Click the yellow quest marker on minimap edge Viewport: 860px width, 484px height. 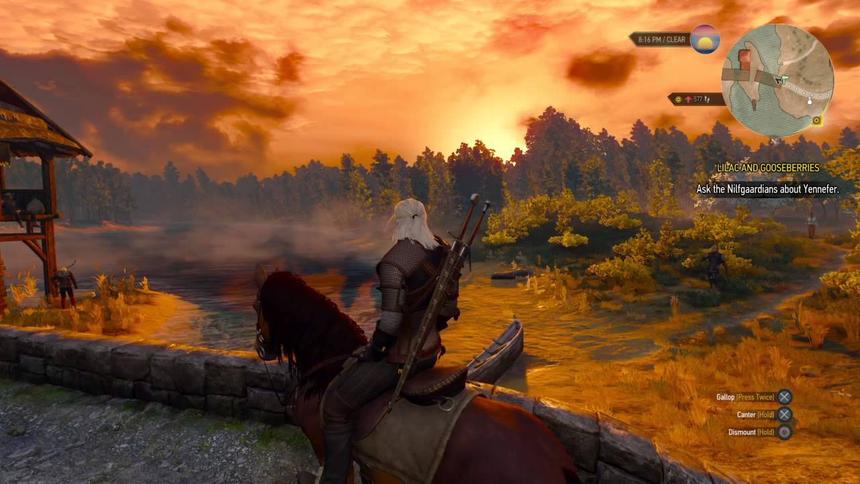point(817,120)
